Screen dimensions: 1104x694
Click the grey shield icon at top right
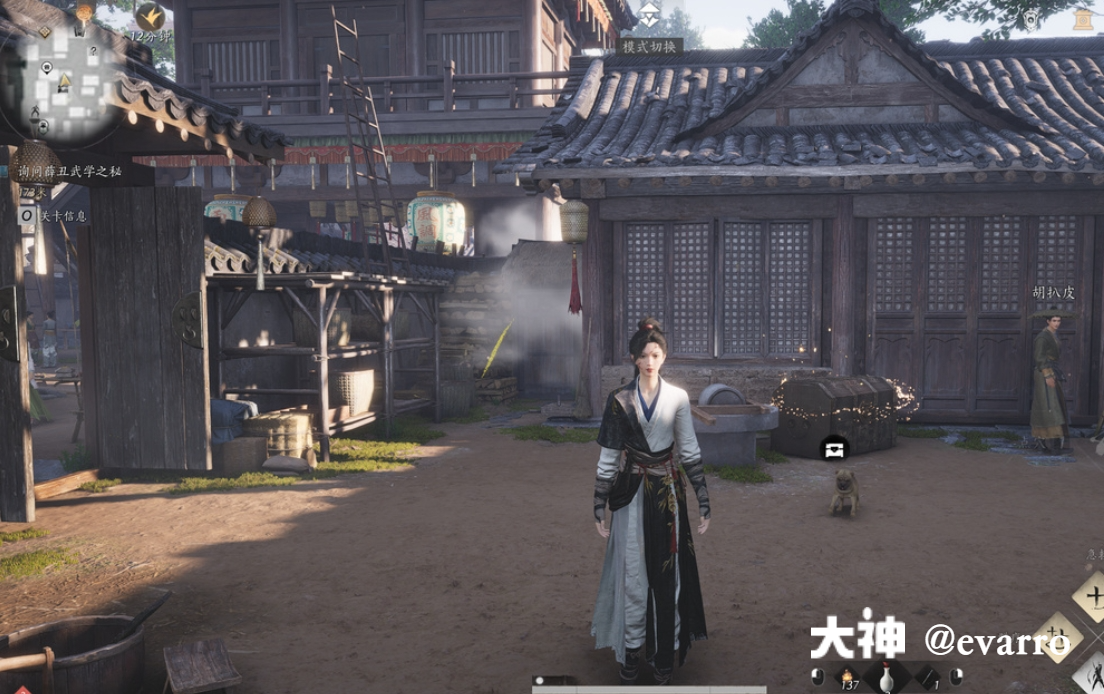pyautogui.click(x=1031, y=19)
